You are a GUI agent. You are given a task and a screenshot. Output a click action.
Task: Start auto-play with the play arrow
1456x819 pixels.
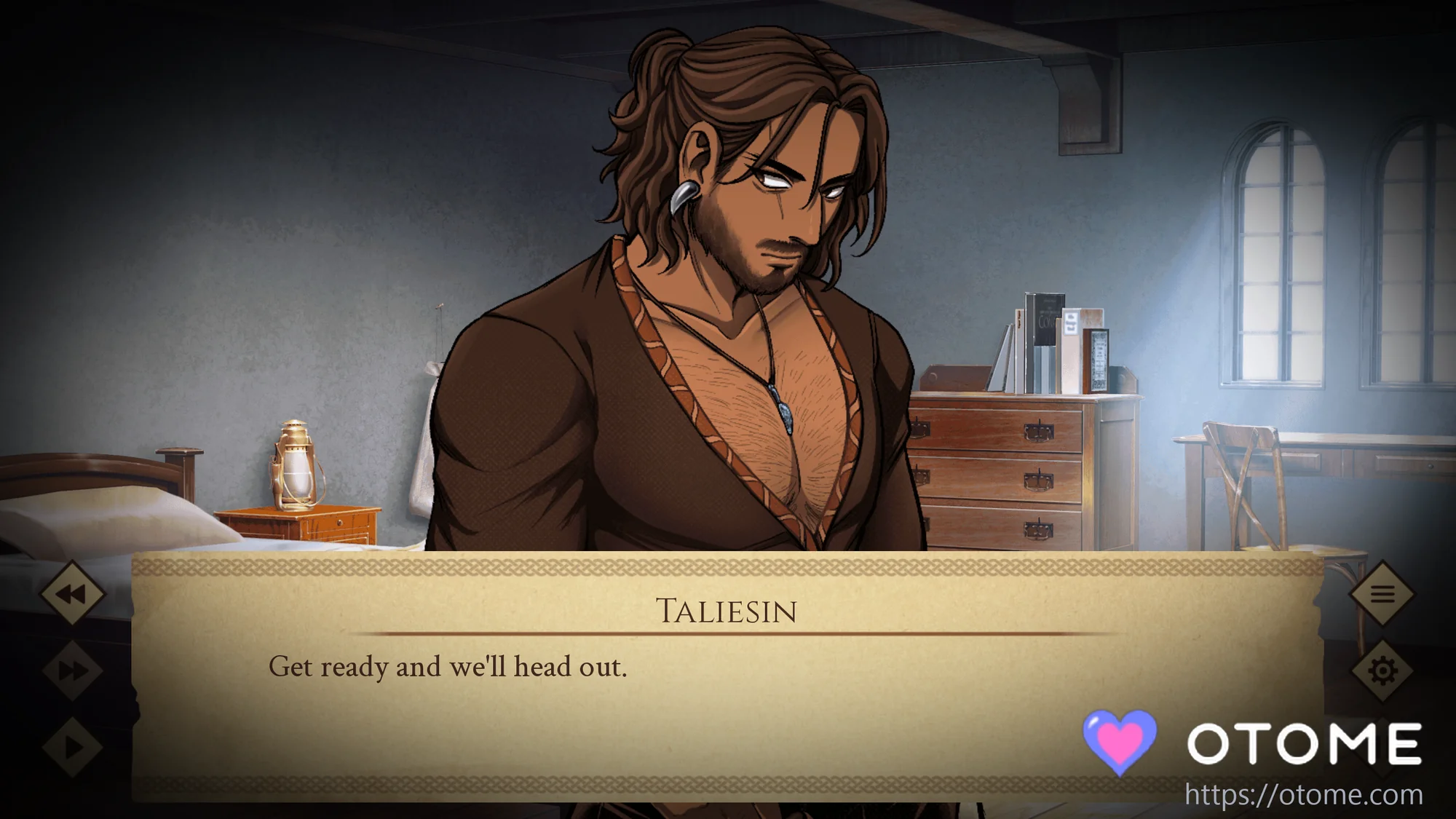pos(72,747)
